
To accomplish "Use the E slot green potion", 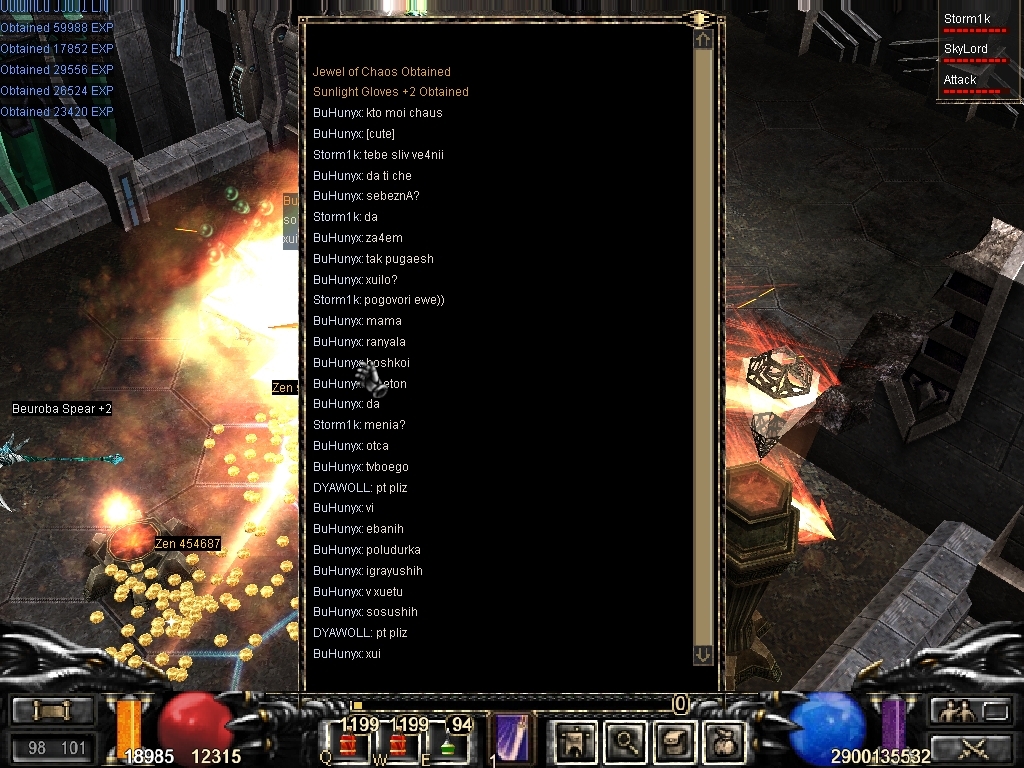I will 448,744.
